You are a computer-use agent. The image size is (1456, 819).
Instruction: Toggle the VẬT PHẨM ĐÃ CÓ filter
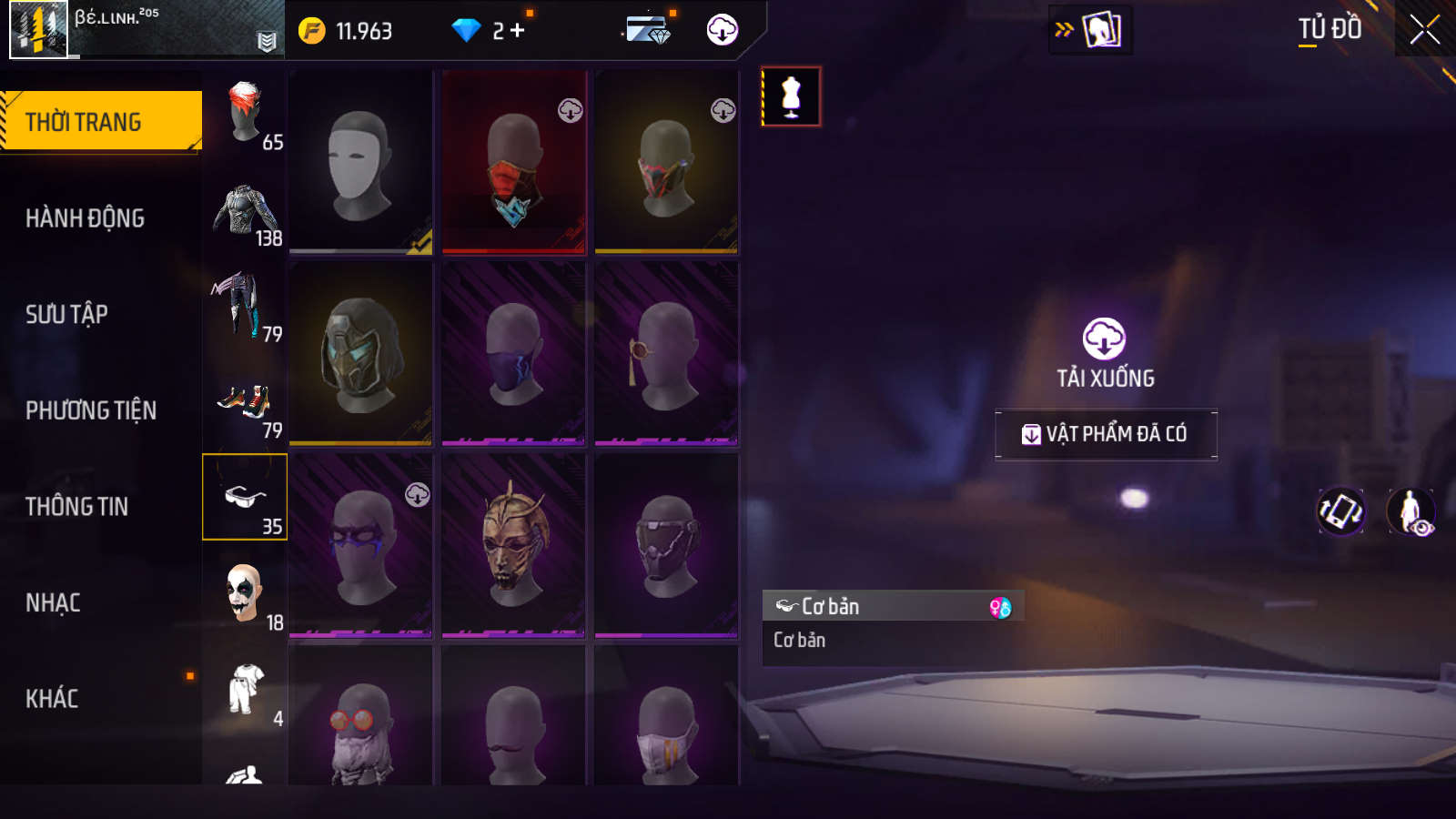point(1106,434)
